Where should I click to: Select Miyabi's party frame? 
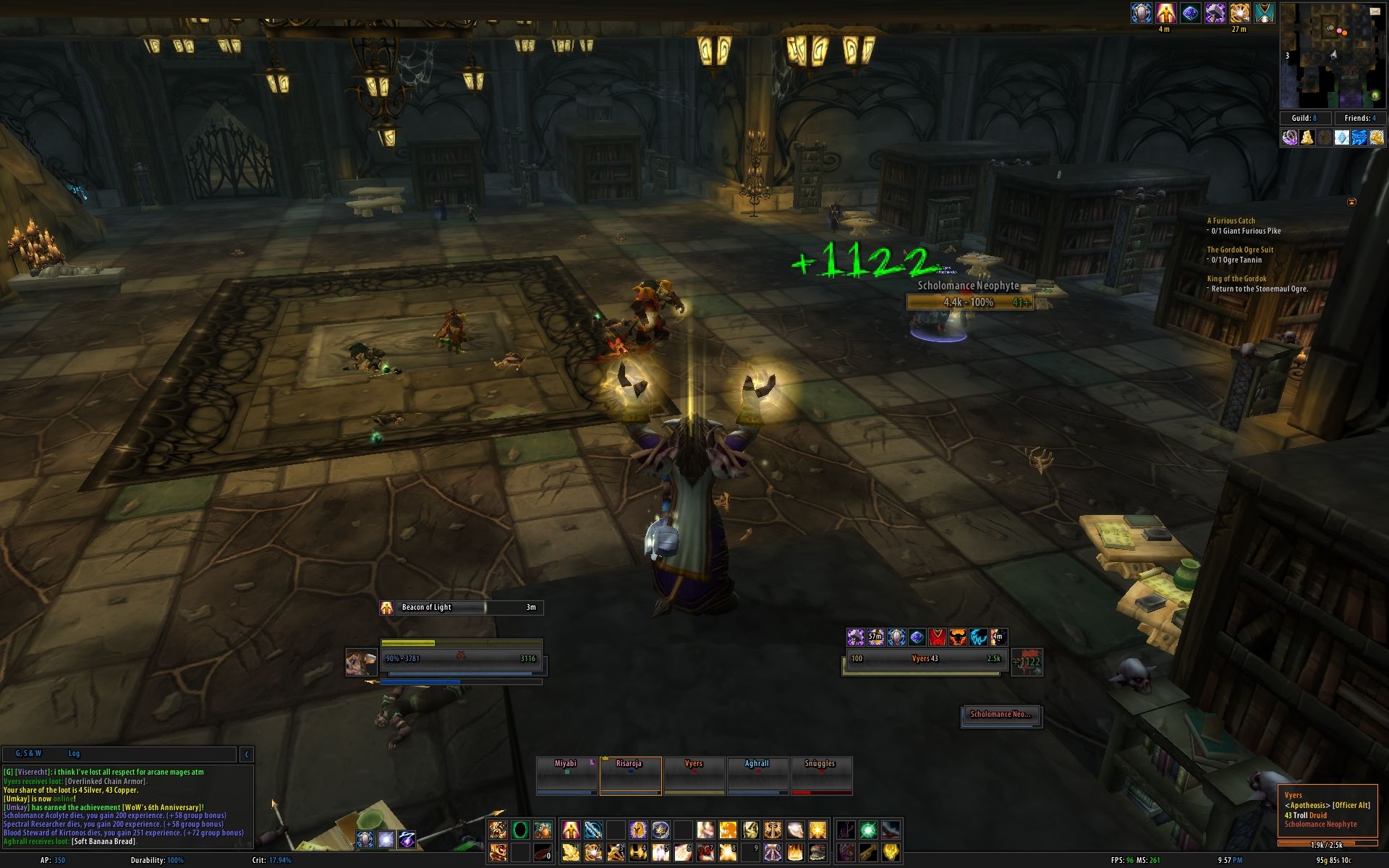566,775
